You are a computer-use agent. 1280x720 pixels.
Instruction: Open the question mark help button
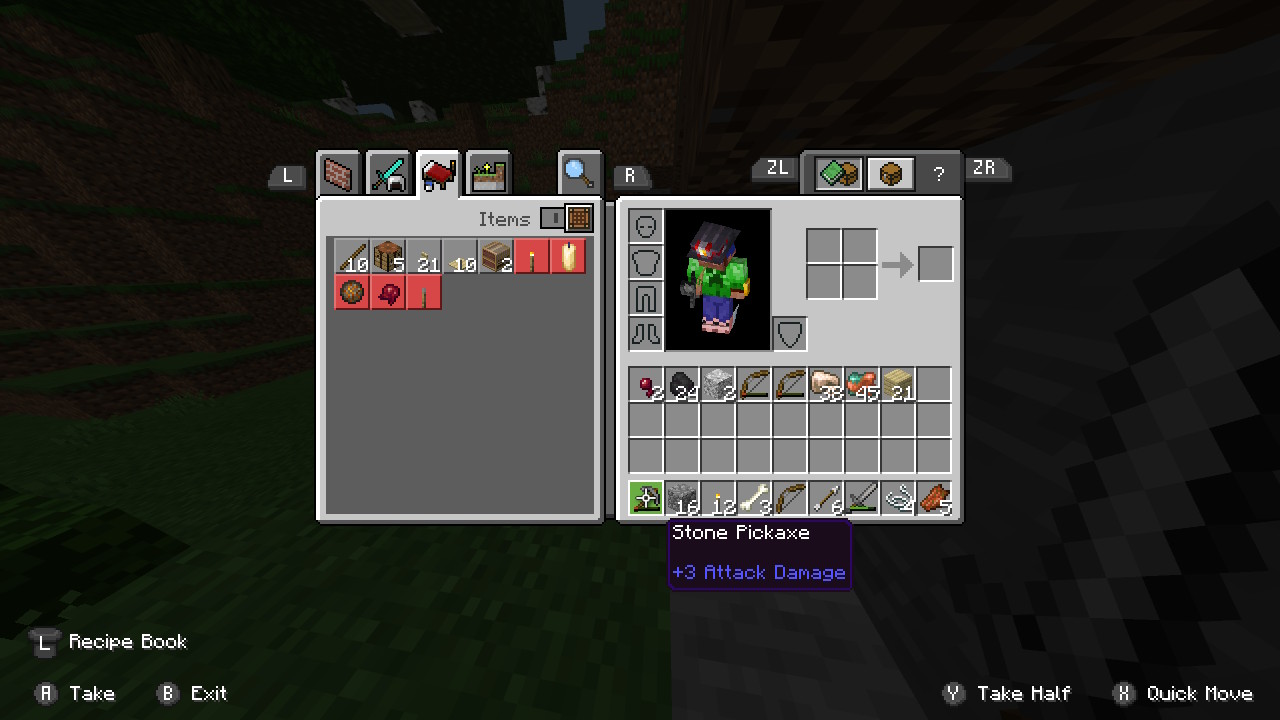(938, 175)
